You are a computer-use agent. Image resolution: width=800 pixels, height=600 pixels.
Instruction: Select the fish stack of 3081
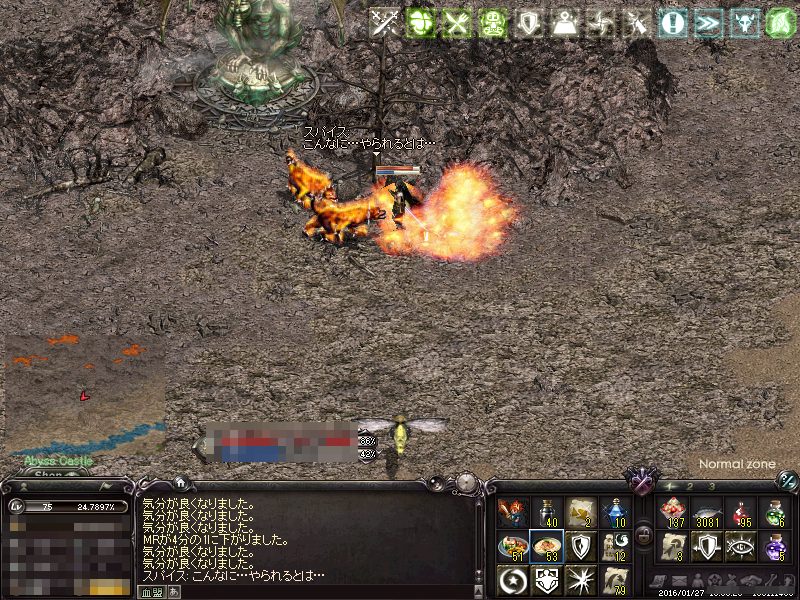(x=707, y=513)
